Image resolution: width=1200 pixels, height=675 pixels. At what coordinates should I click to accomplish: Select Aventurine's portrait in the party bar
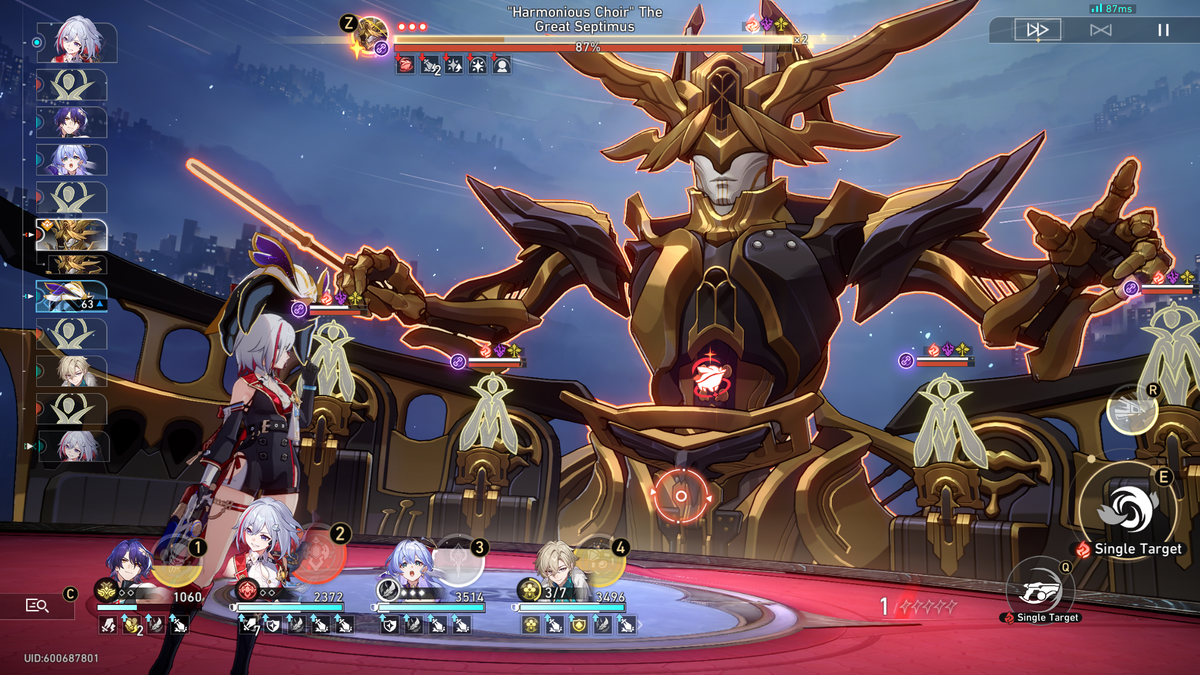pyautogui.click(x=553, y=565)
